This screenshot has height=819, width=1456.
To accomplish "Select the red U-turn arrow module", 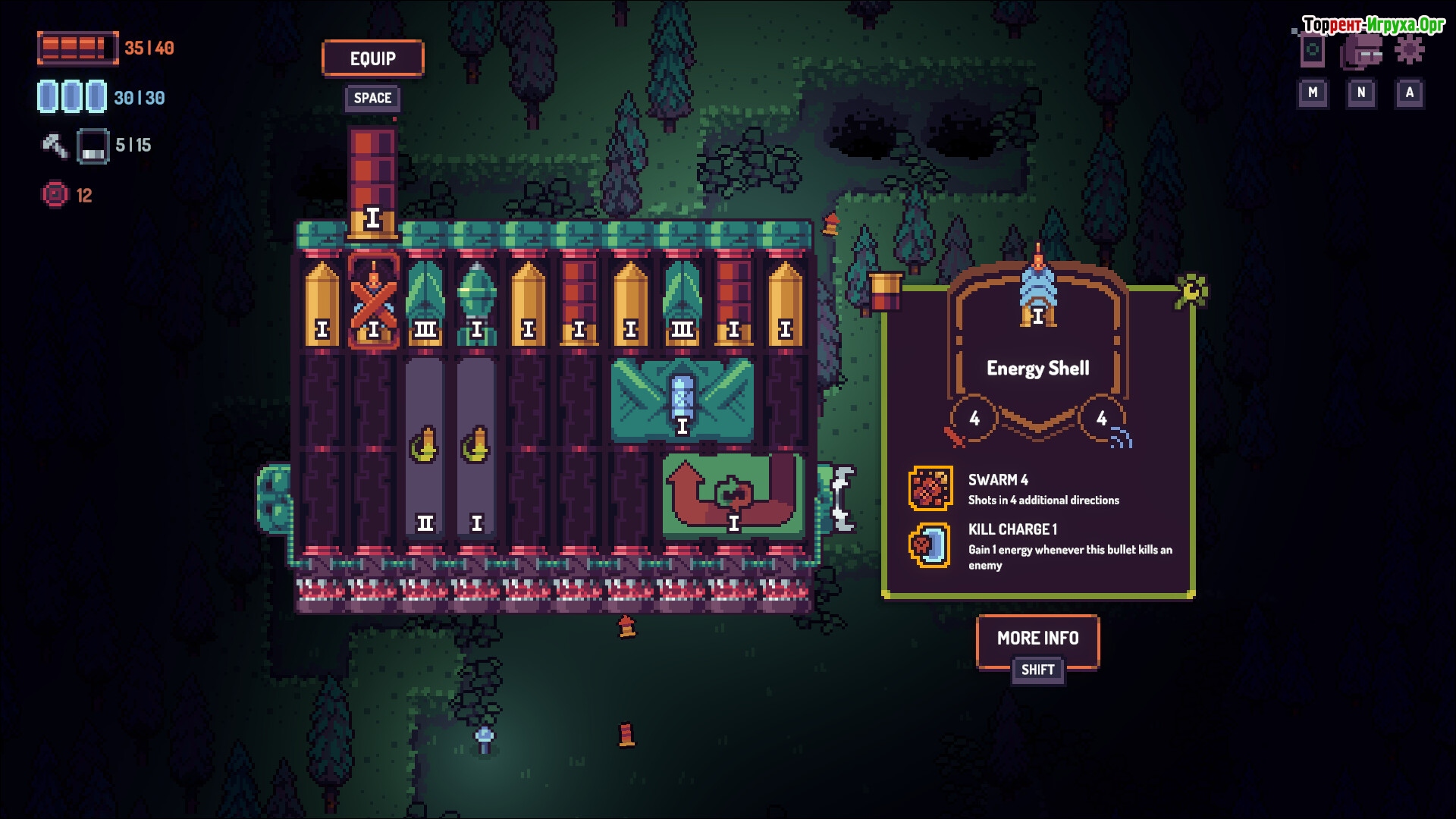I will point(733,496).
